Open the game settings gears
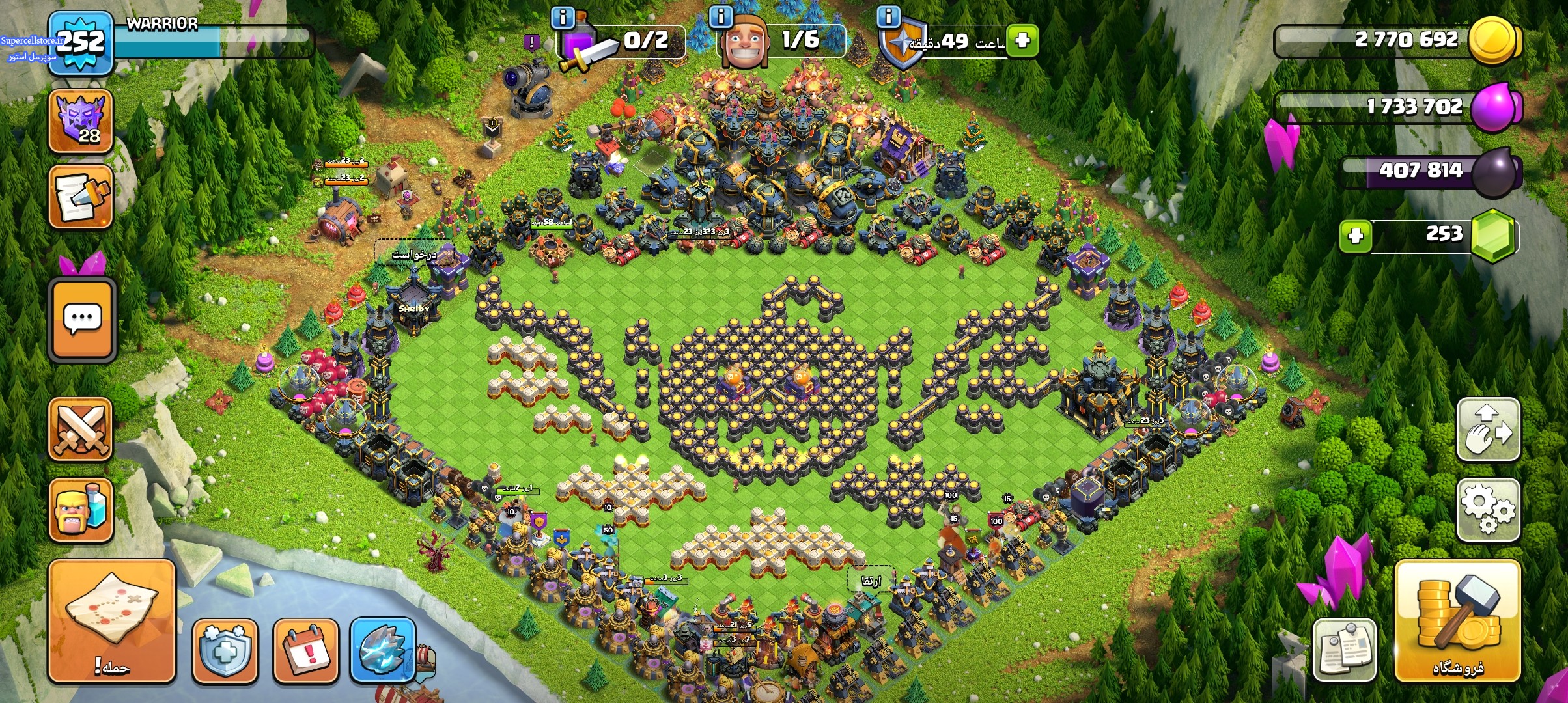The height and width of the screenshot is (703, 1568). [1488, 510]
